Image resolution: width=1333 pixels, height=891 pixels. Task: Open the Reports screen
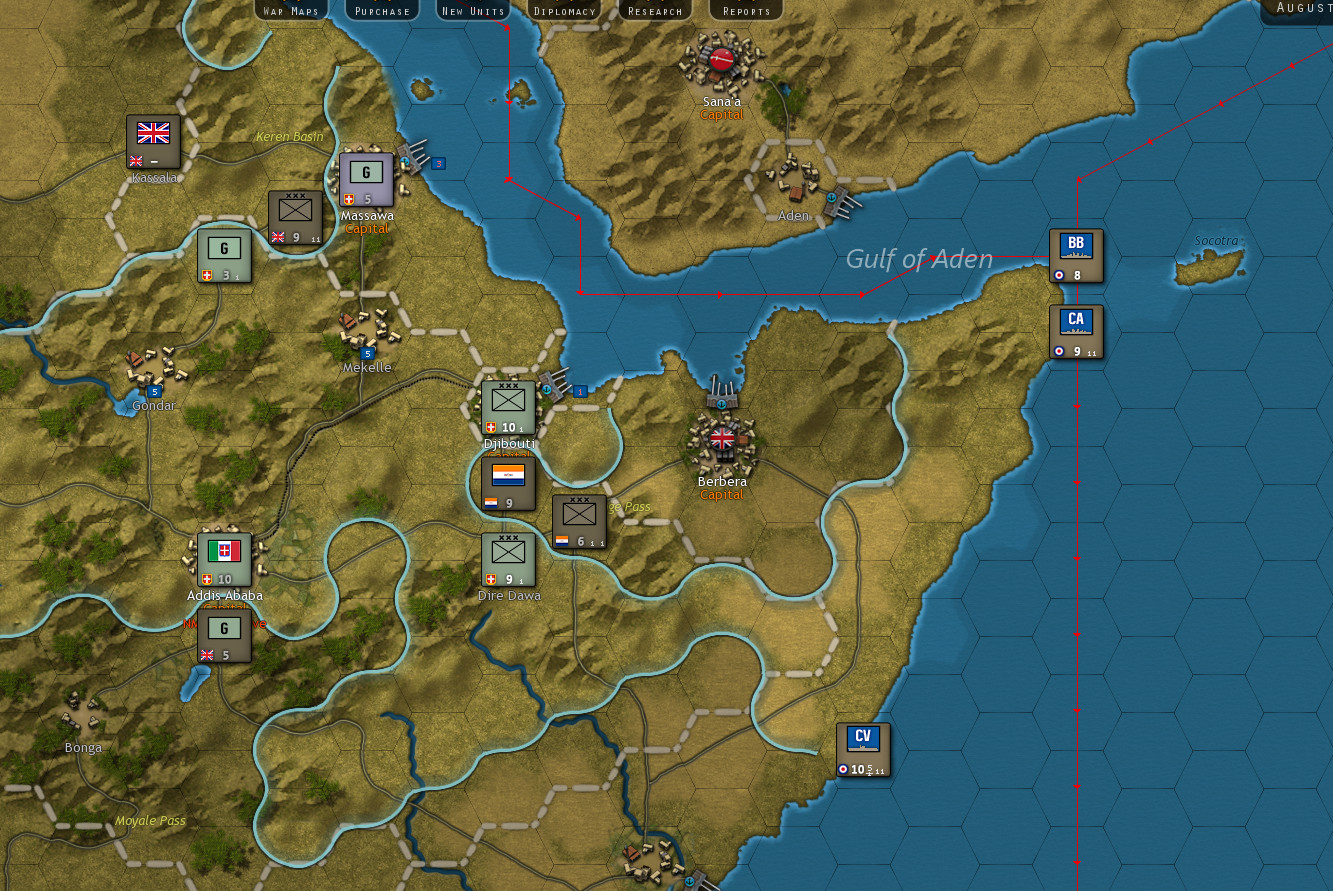click(745, 10)
